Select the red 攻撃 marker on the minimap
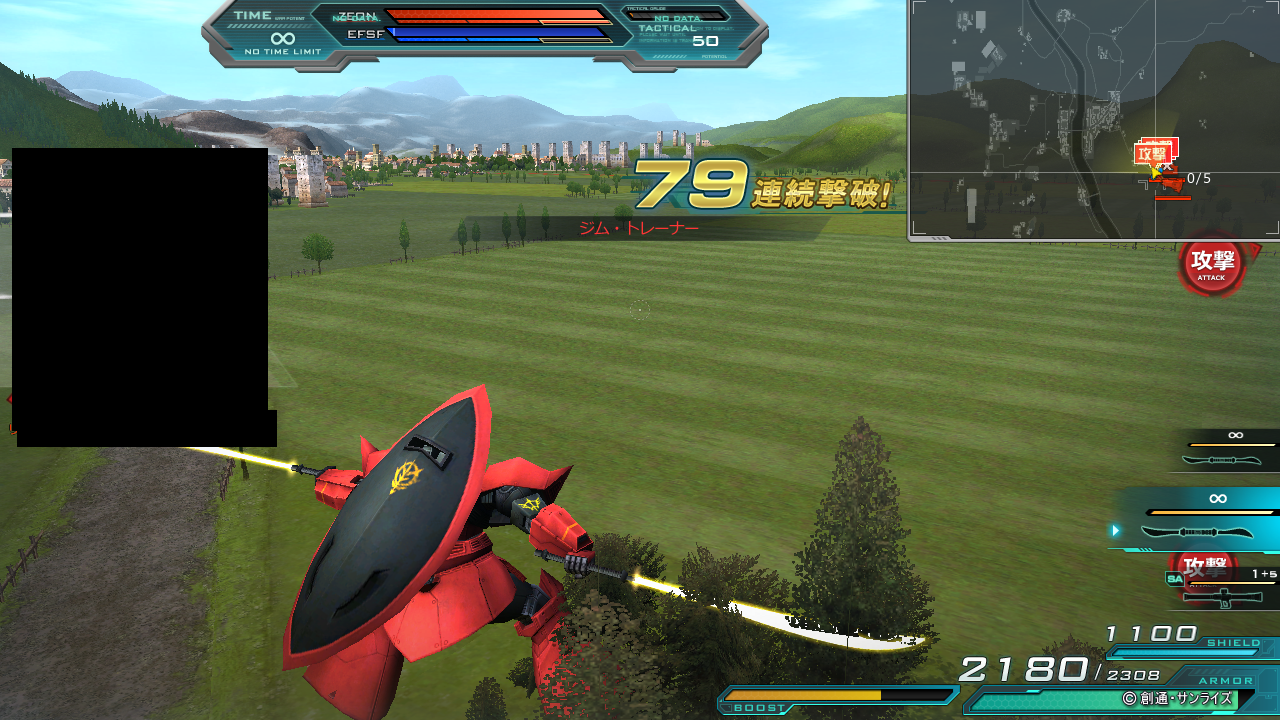Image resolution: width=1280 pixels, height=720 pixels. [x=1153, y=154]
